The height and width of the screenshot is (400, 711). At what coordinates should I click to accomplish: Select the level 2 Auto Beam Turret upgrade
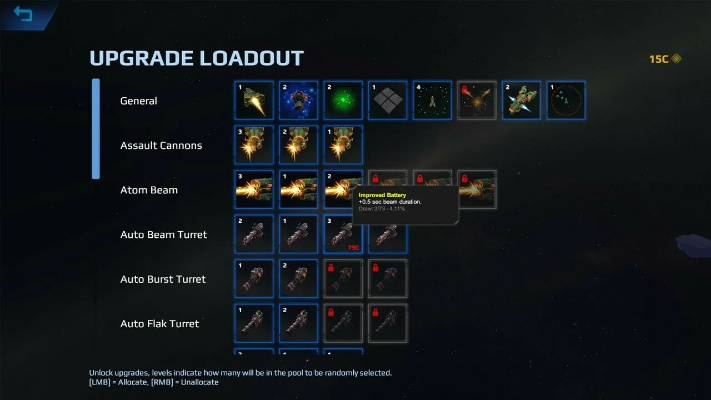pyautogui.click(x=254, y=234)
